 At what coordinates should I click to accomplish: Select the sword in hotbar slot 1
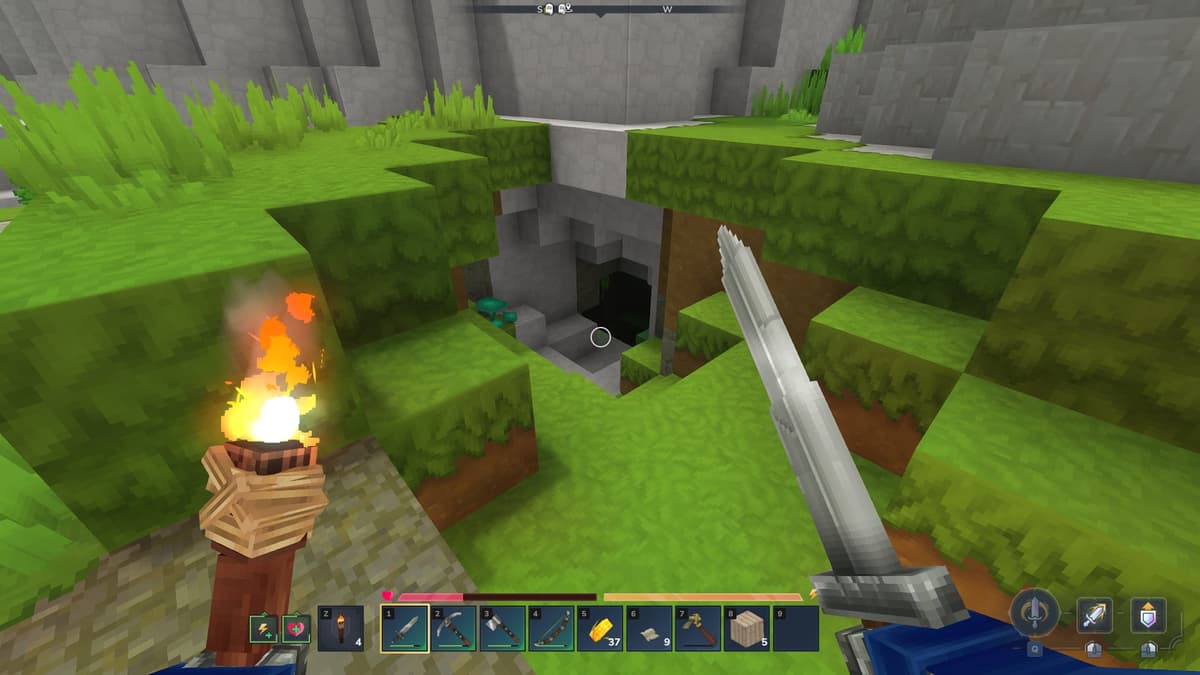click(405, 629)
